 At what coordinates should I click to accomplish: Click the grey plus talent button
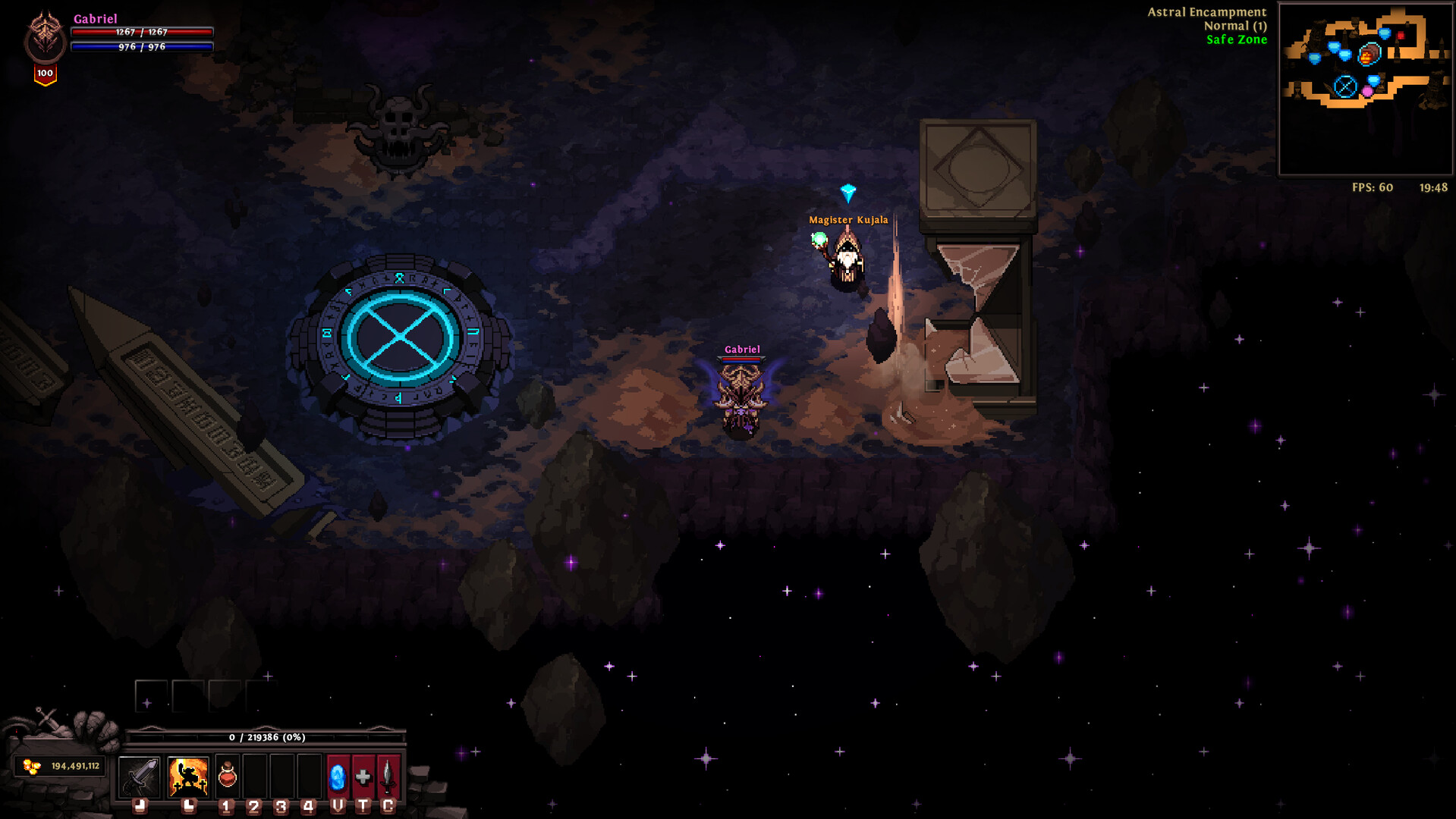pos(363,776)
